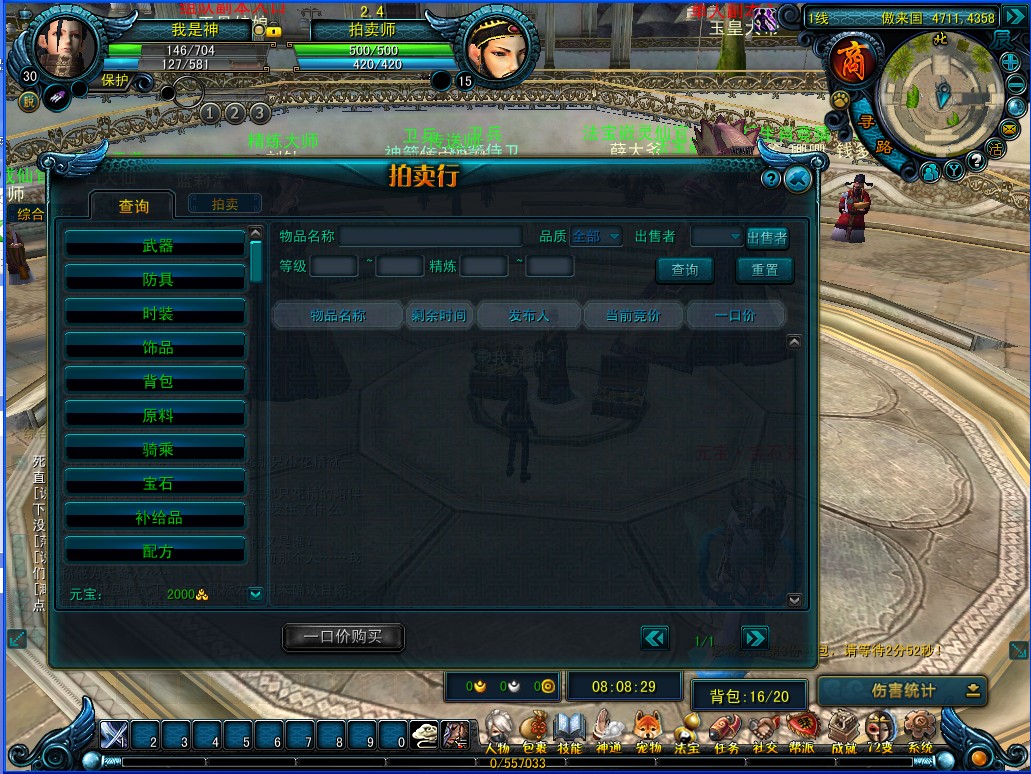
Task: Open the 品质 quality dropdown
Action: coord(597,237)
